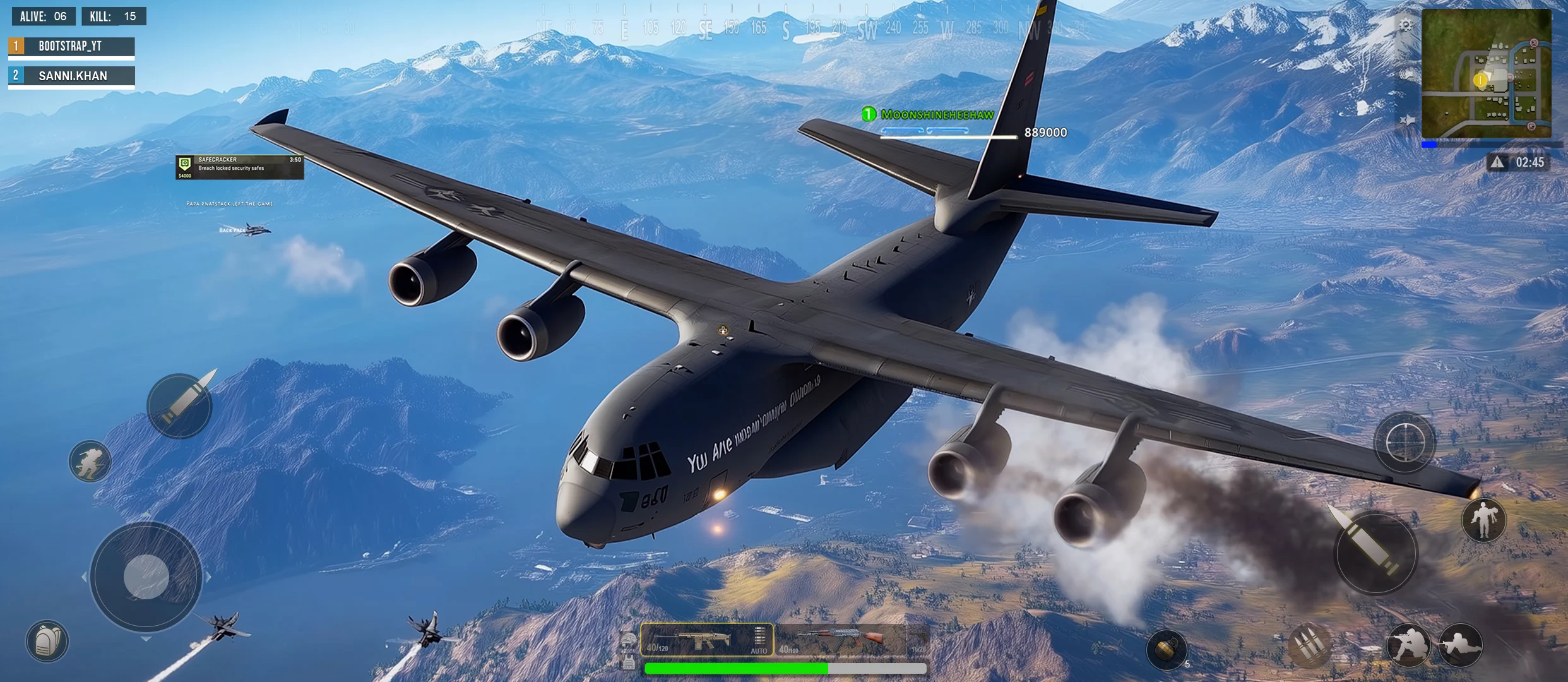The width and height of the screenshot is (1568, 682).
Task: Switch to the AK-47 weapon slot
Action: [840, 640]
